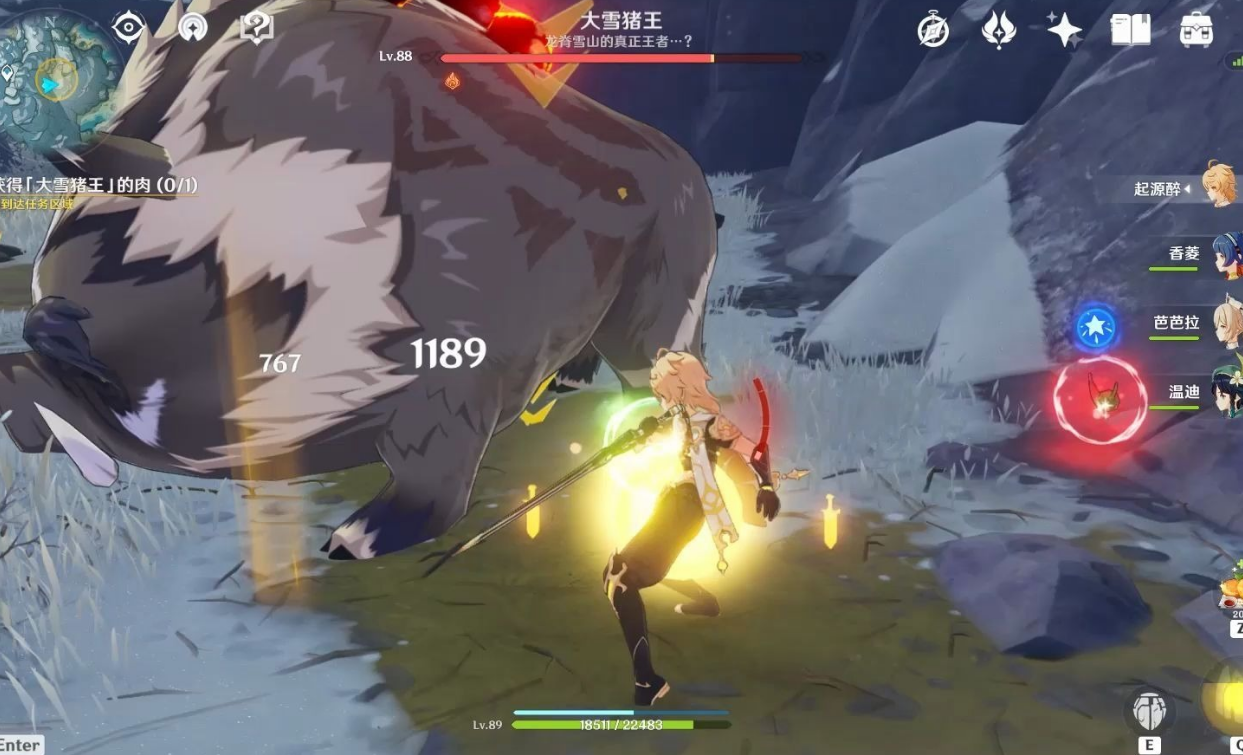This screenshot has height=755, width=1243.
Task: Select the 大雪猪王 meat quest tracker
Action: tap(99, 185)
